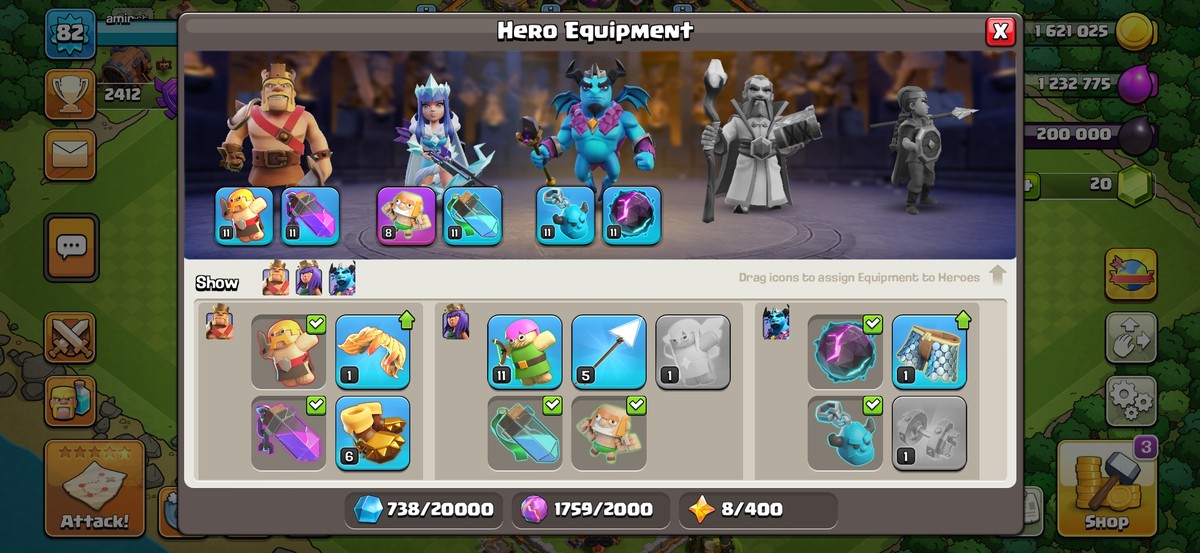
Task: Select Archer Queen's equipped Invisibility Vial slot
Action: 472,215
